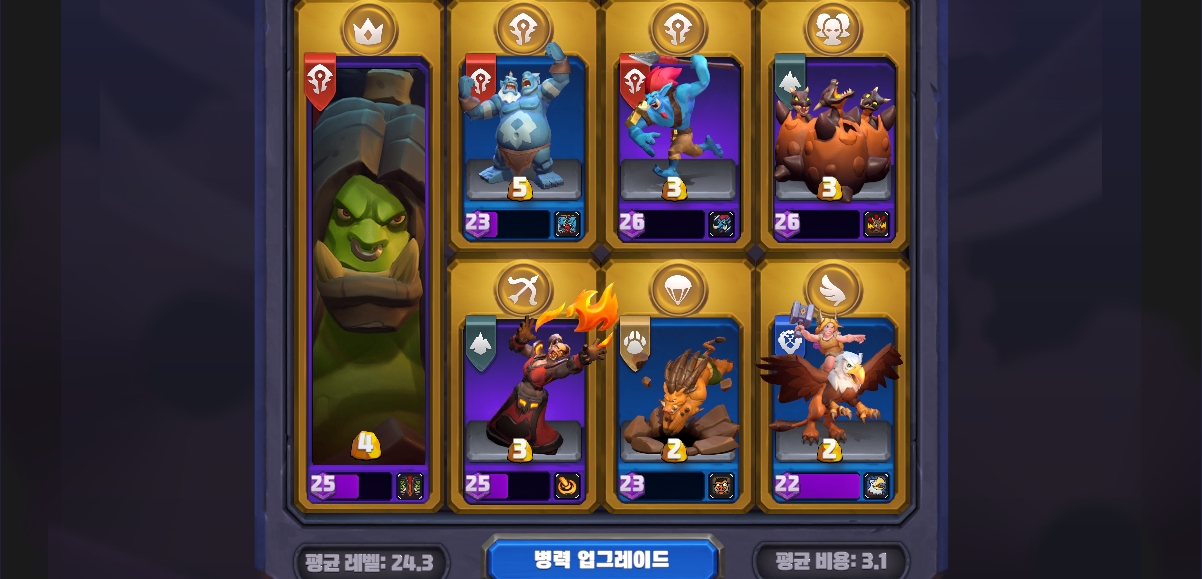1202x579 pixels.
Task: Click the bow role icon above mage
Action: (x=523, y=290)
